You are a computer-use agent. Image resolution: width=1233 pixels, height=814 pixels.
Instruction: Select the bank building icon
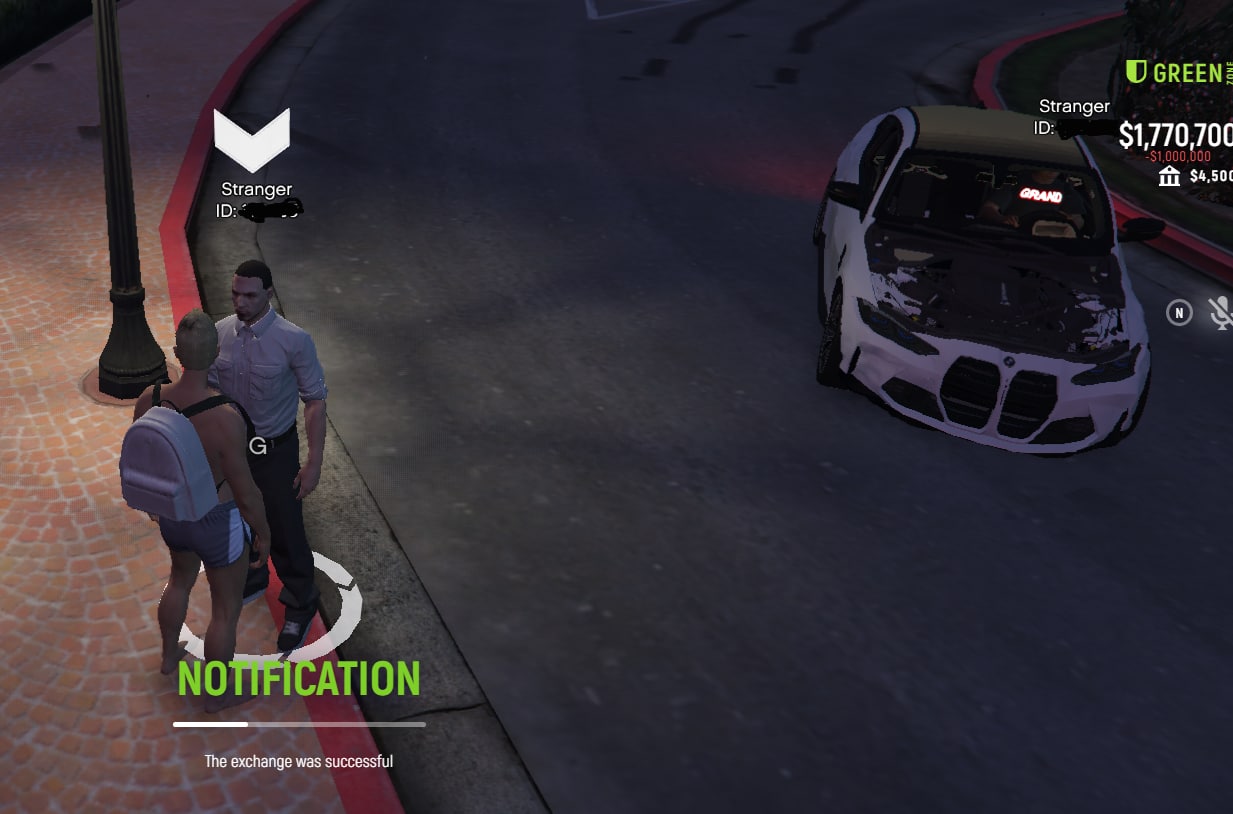tap(1168, 177)
